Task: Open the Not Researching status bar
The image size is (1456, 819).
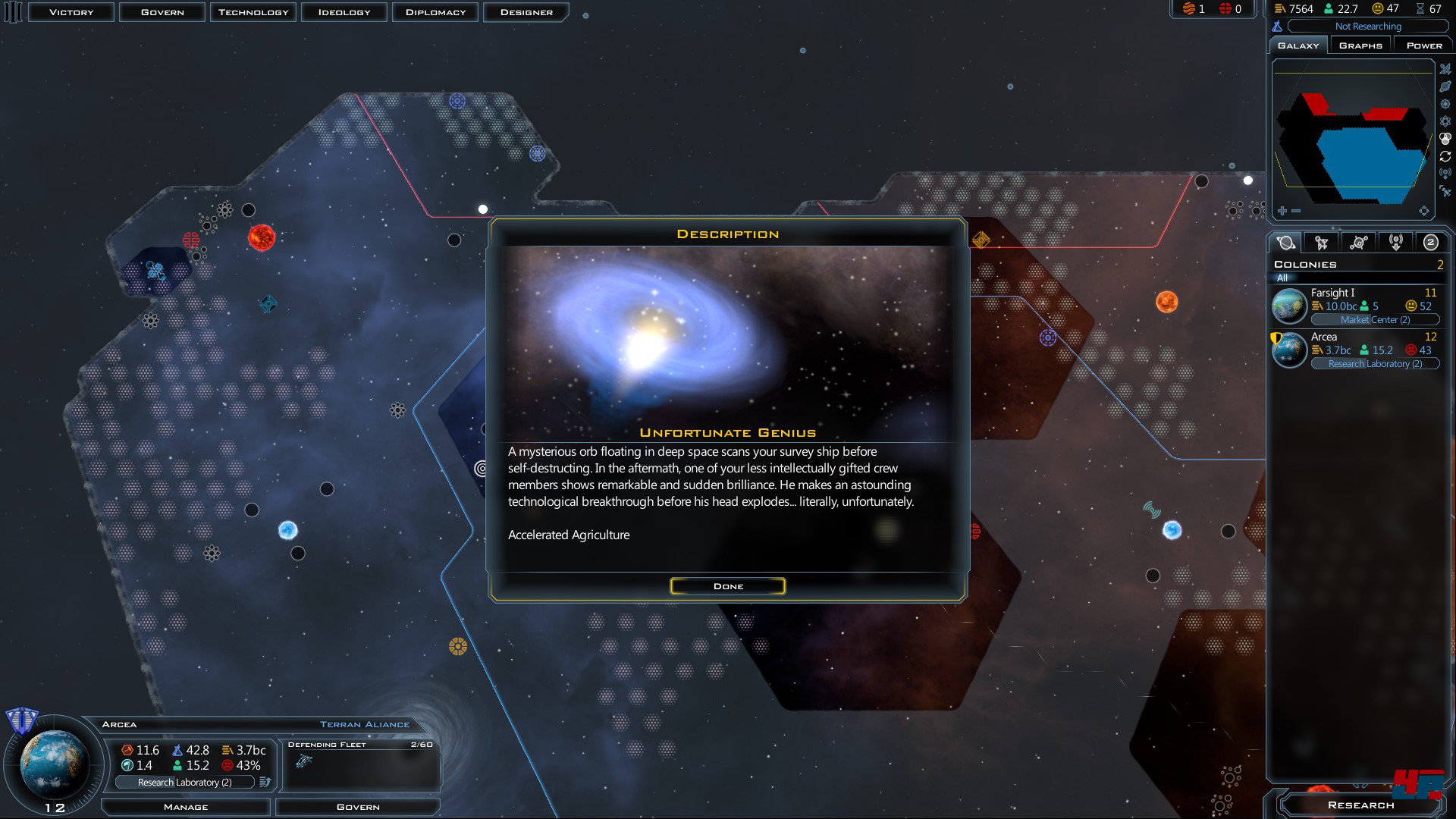Action: point(1367,27)
